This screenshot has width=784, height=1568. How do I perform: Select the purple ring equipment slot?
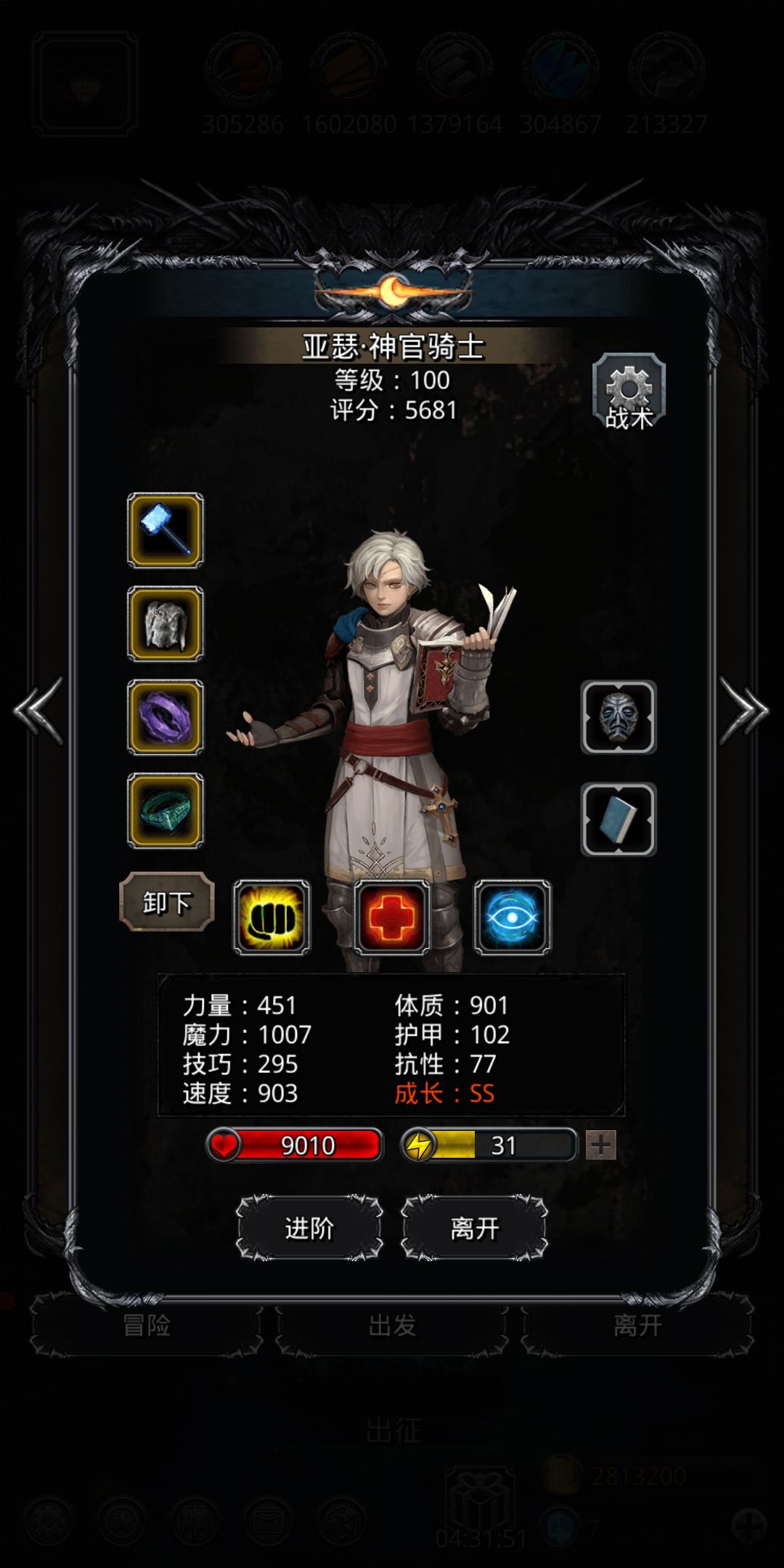[x=166, y=717]
